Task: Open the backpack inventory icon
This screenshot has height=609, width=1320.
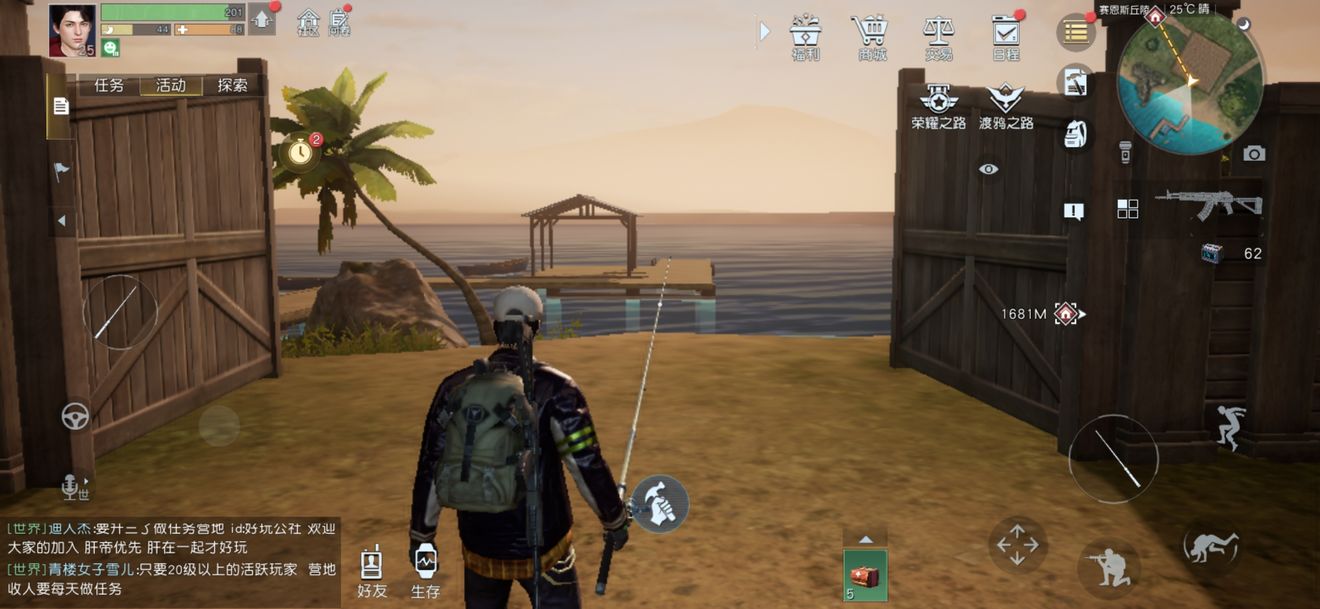Action: [1076, 134]
